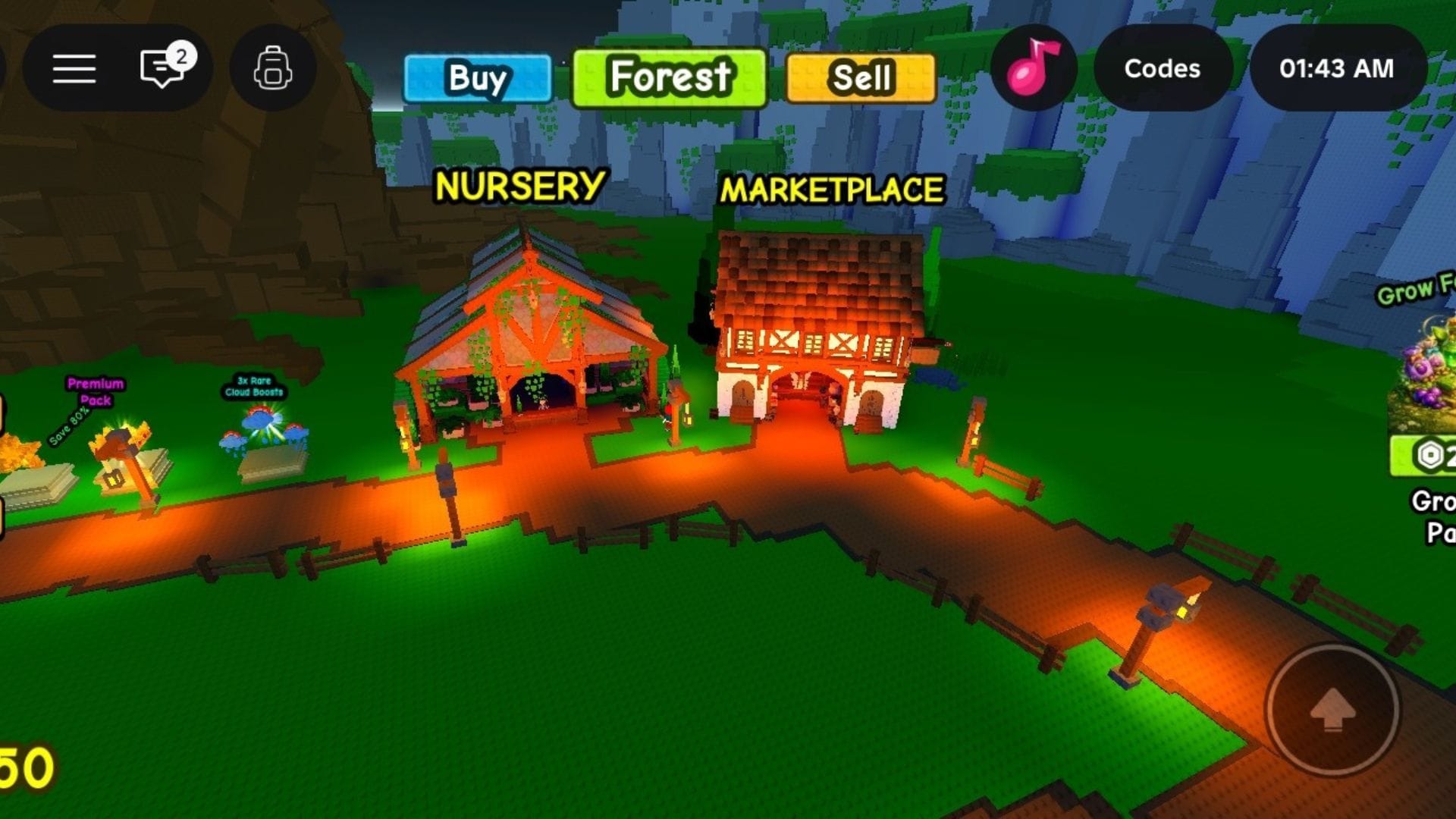Open the Roblox hamburger menu
Viewport: 1456px width, 819px height.
click(74, 69)
